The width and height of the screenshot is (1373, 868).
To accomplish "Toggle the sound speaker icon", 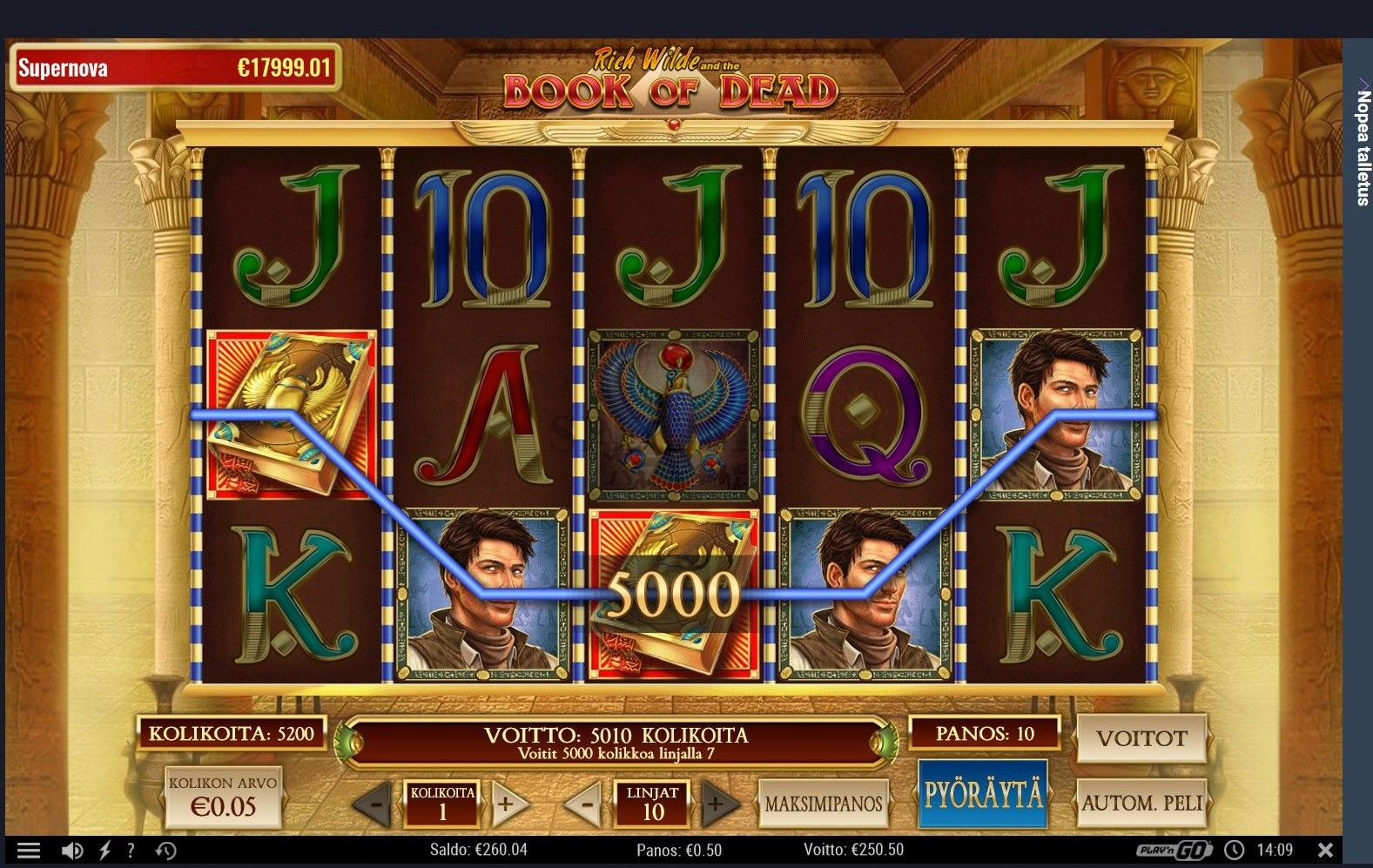I will (73, 851).
